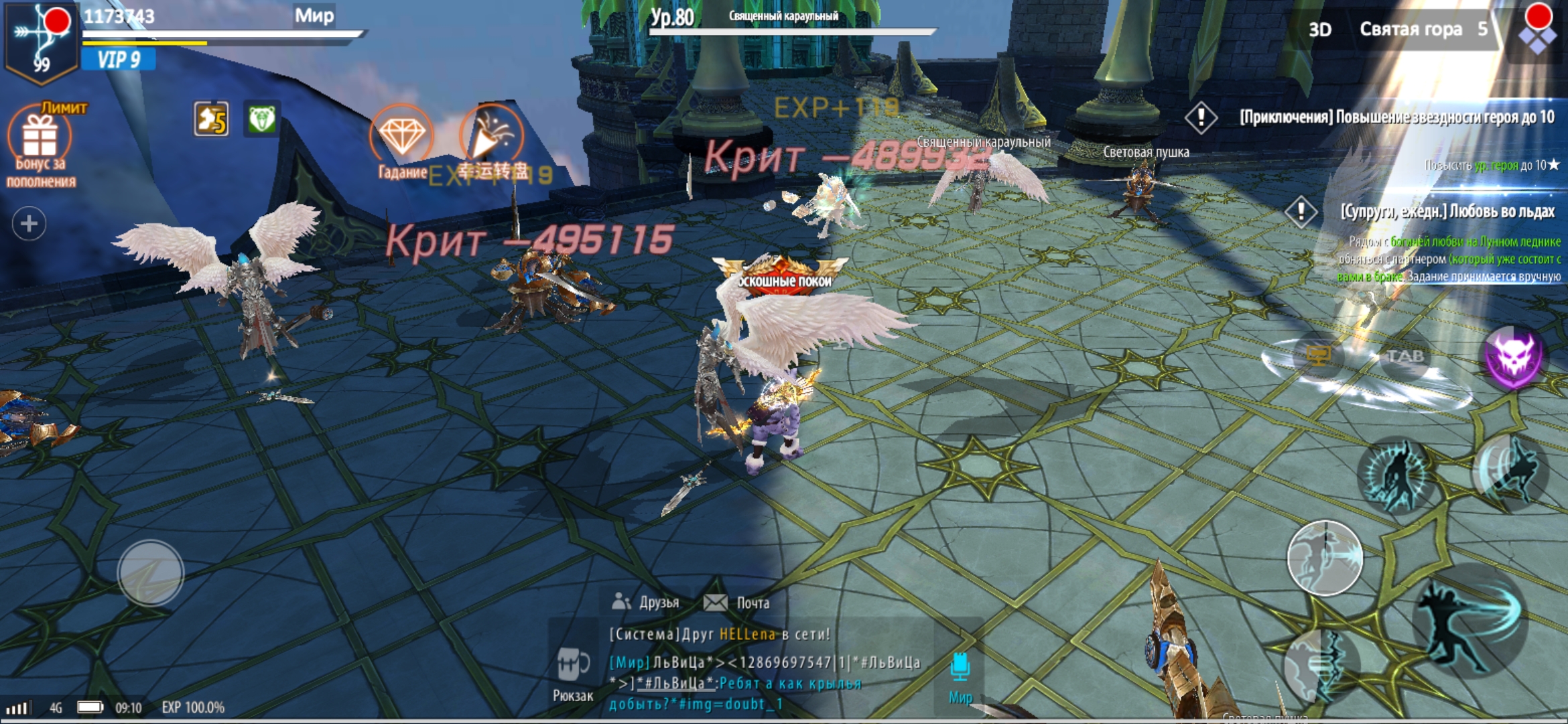This screenshot has height=724, width=1568.
Task: Claim the top-up bonus gift
Action: click(40, 138)
